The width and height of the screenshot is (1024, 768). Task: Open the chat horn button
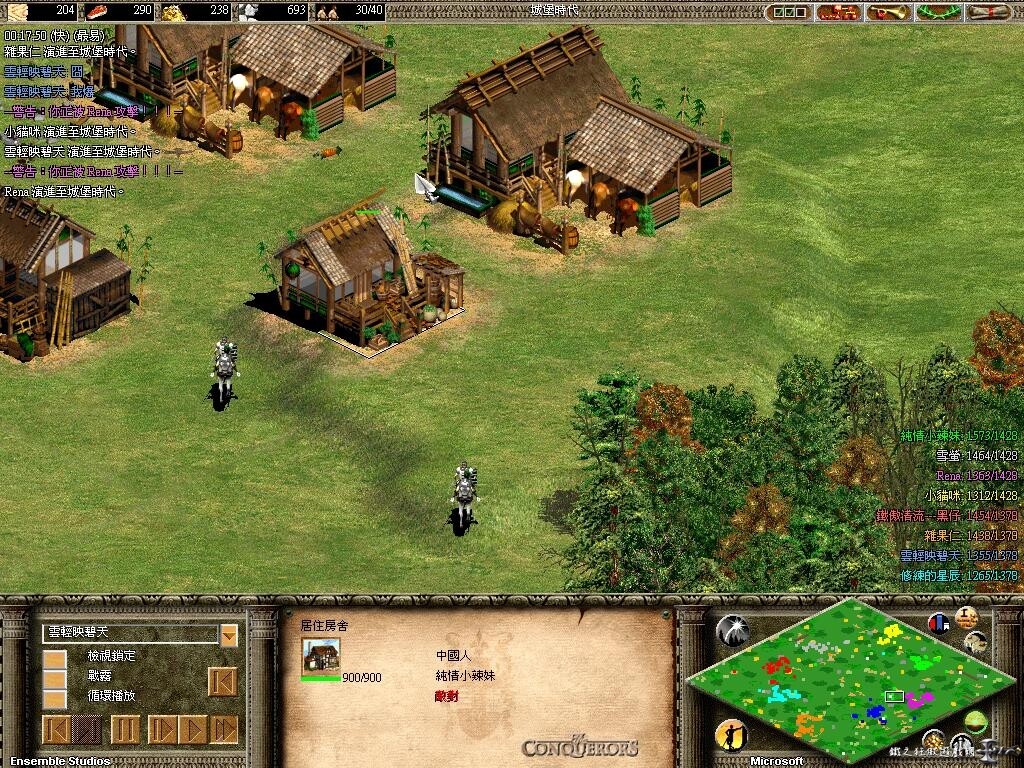(x=887, y=12)
